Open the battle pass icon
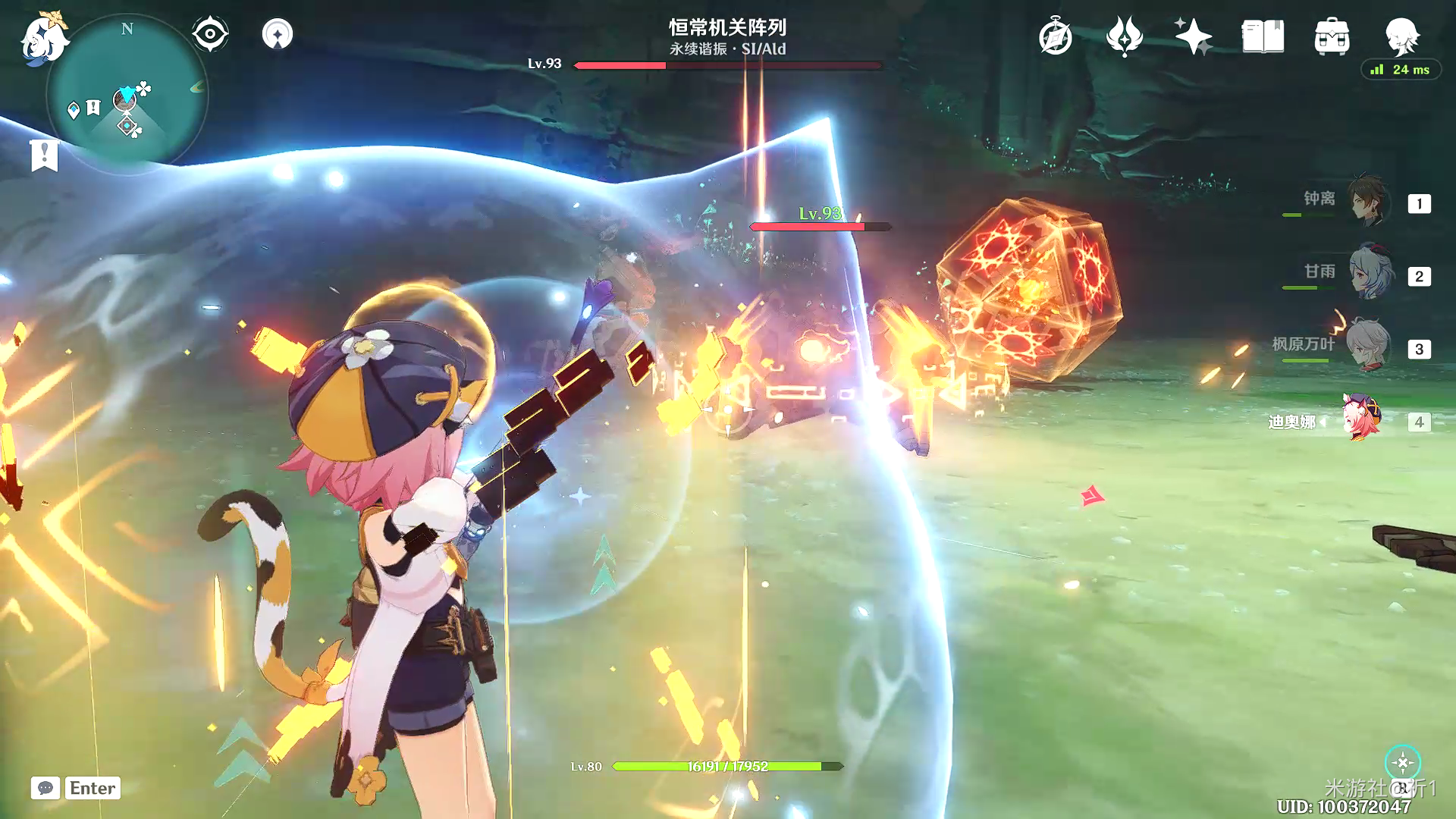 pos(1124,37)
